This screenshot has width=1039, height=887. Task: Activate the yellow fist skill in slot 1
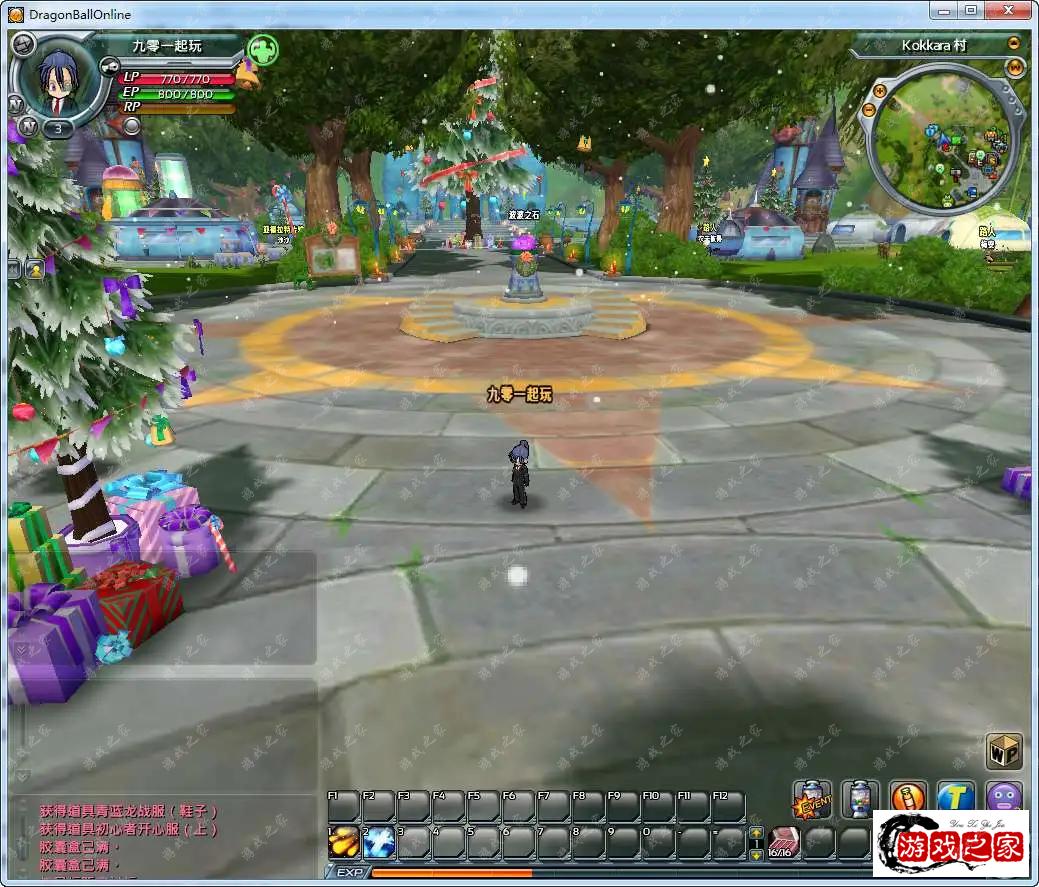coord(345,842)
